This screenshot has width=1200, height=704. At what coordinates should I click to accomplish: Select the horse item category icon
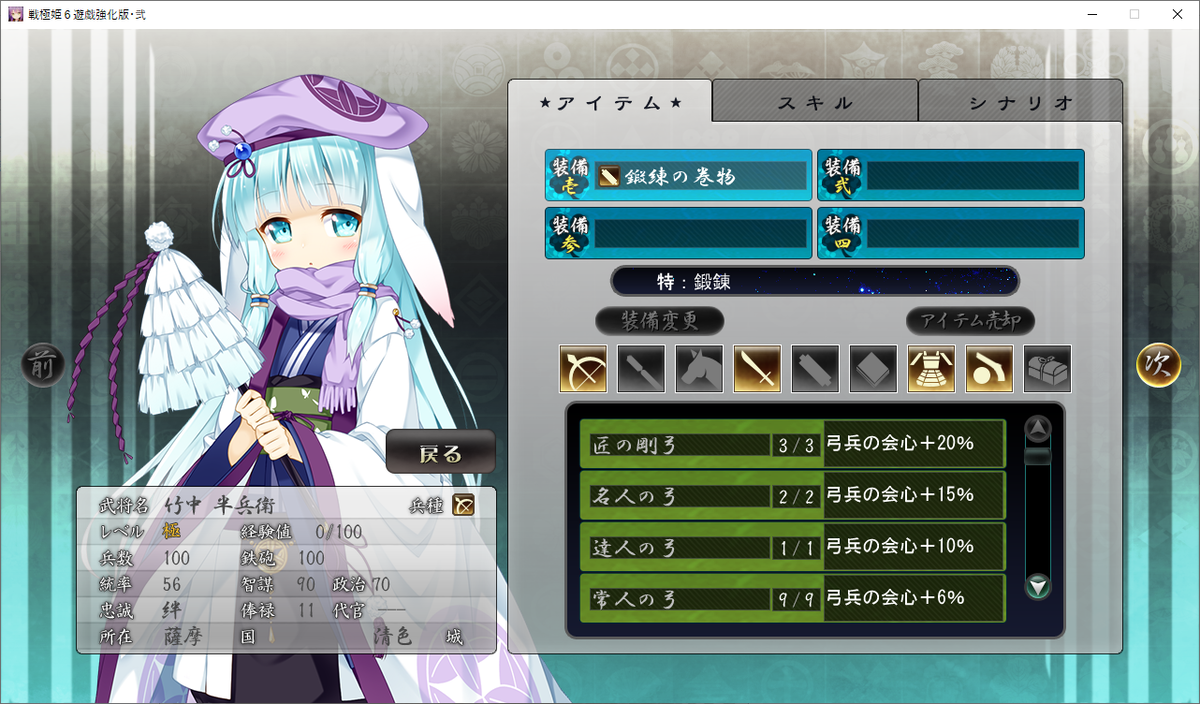tap(699, 369)
